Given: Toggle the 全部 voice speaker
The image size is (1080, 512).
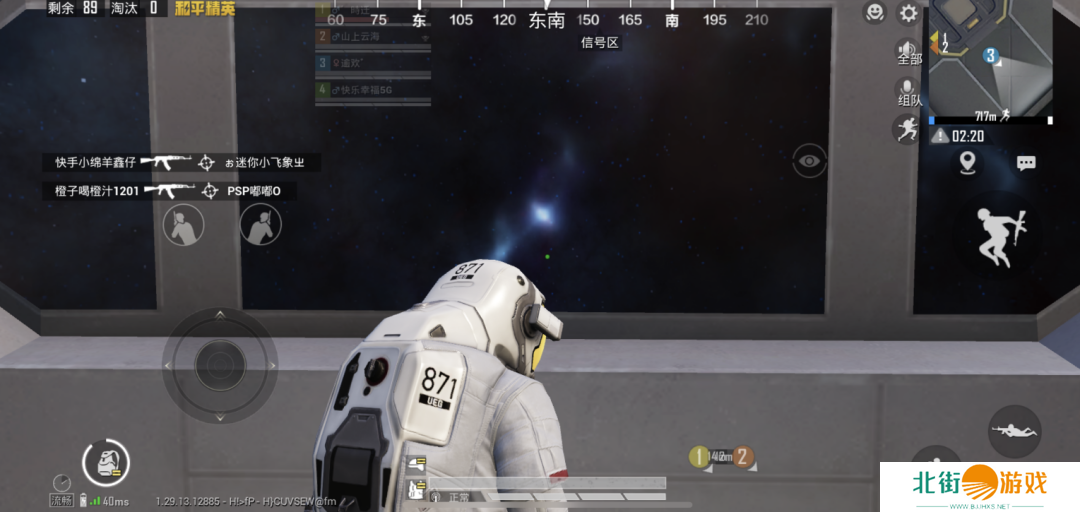Looking at the screenshot, I should pos(908,51).
